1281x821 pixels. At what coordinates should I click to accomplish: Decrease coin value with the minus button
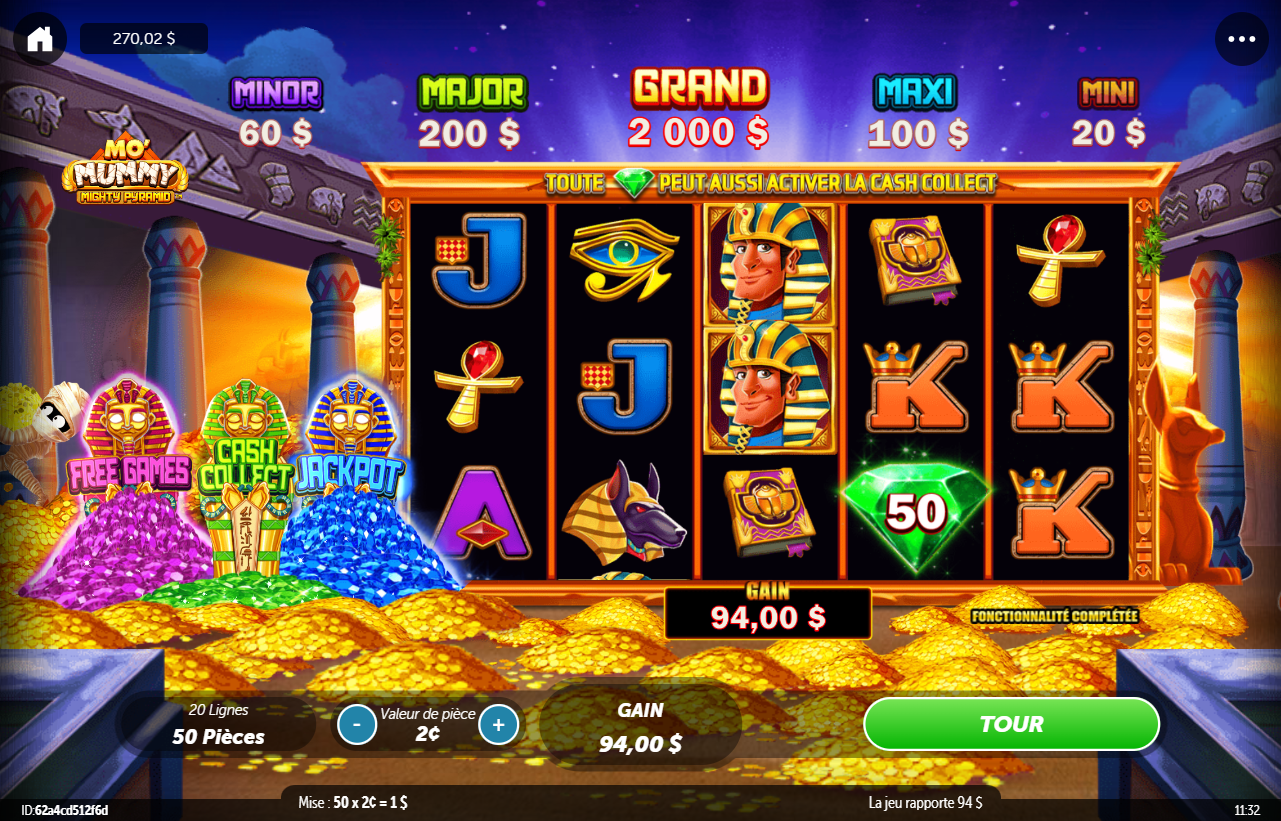pyautogui.click(x=356, y=724)
